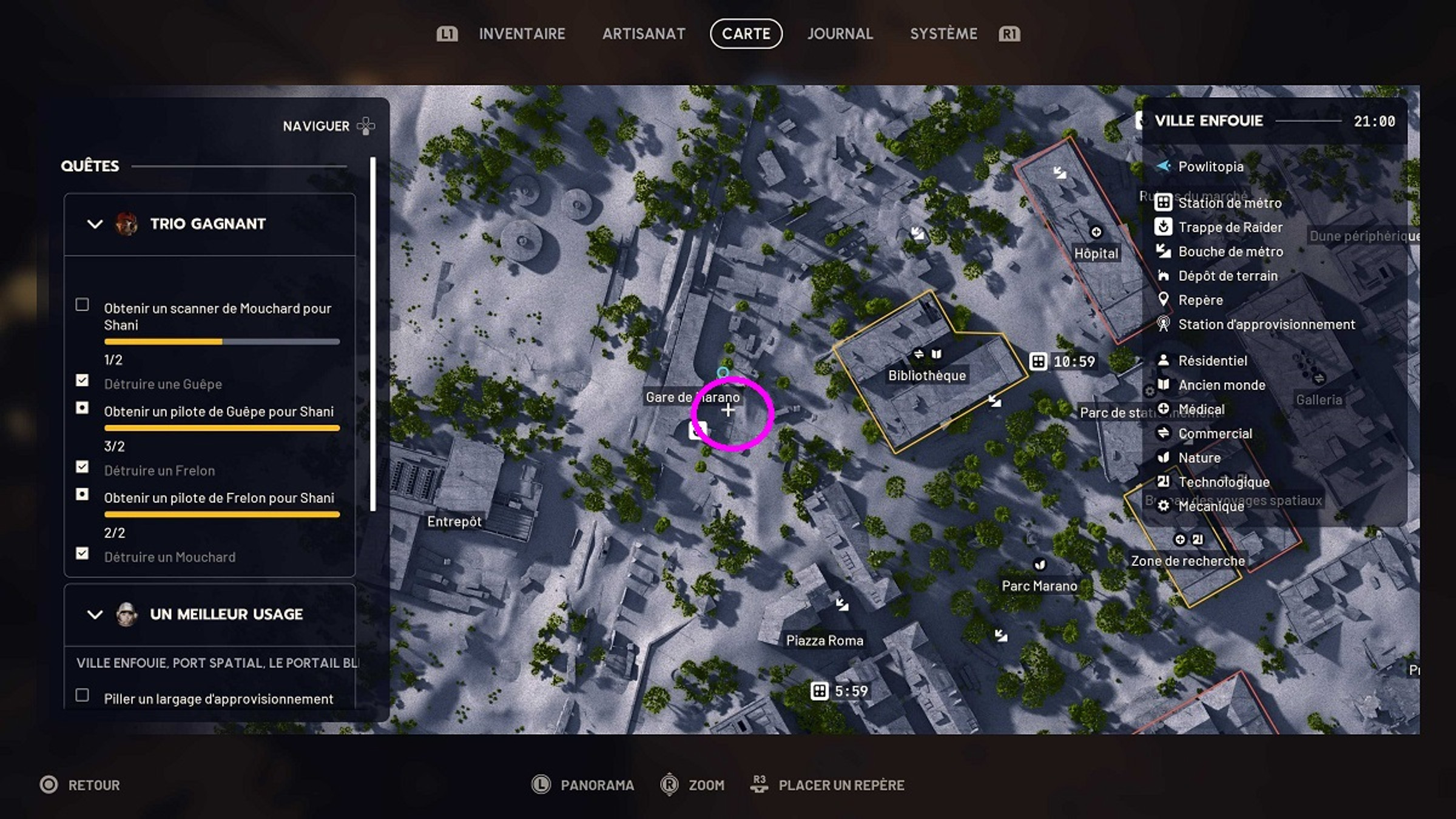Click the medical cross icon on the Hôpital building
This screenshot has width=1456, height=819.
point(1096,231)
